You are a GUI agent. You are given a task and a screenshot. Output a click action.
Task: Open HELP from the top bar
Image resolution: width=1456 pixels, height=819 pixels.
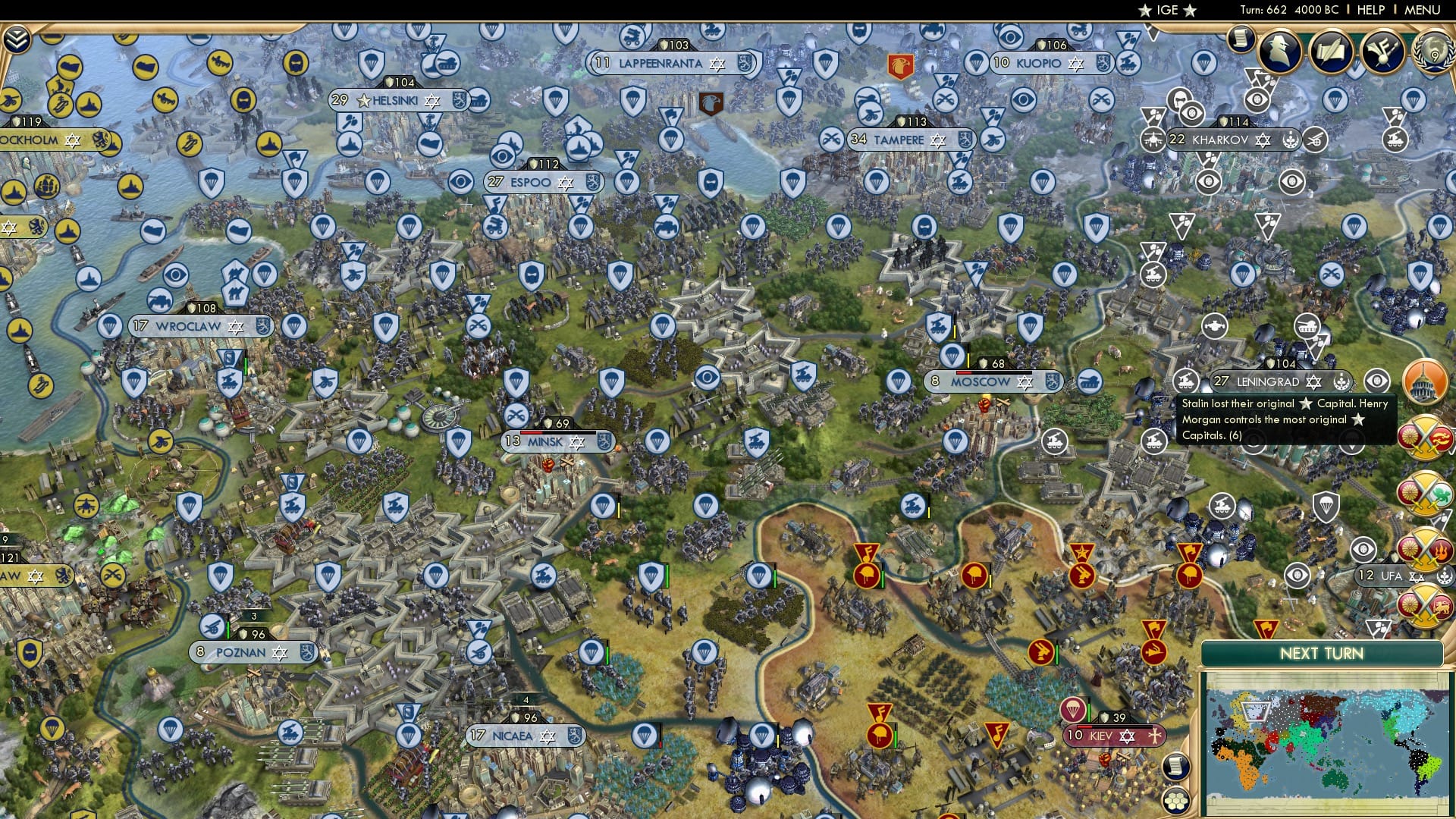click(1370, 9)
